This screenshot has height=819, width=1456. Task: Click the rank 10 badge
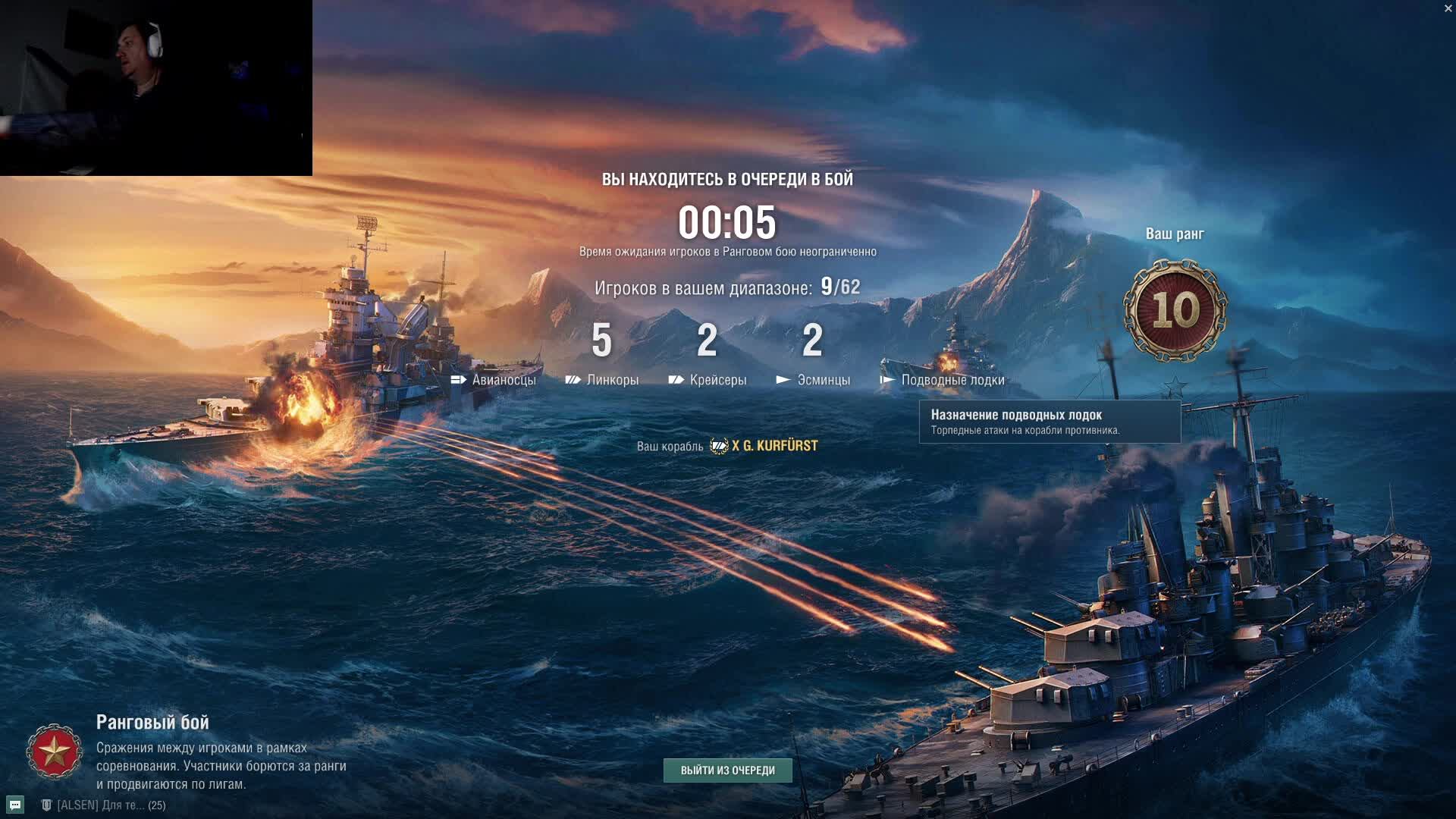coord(1175,310)
